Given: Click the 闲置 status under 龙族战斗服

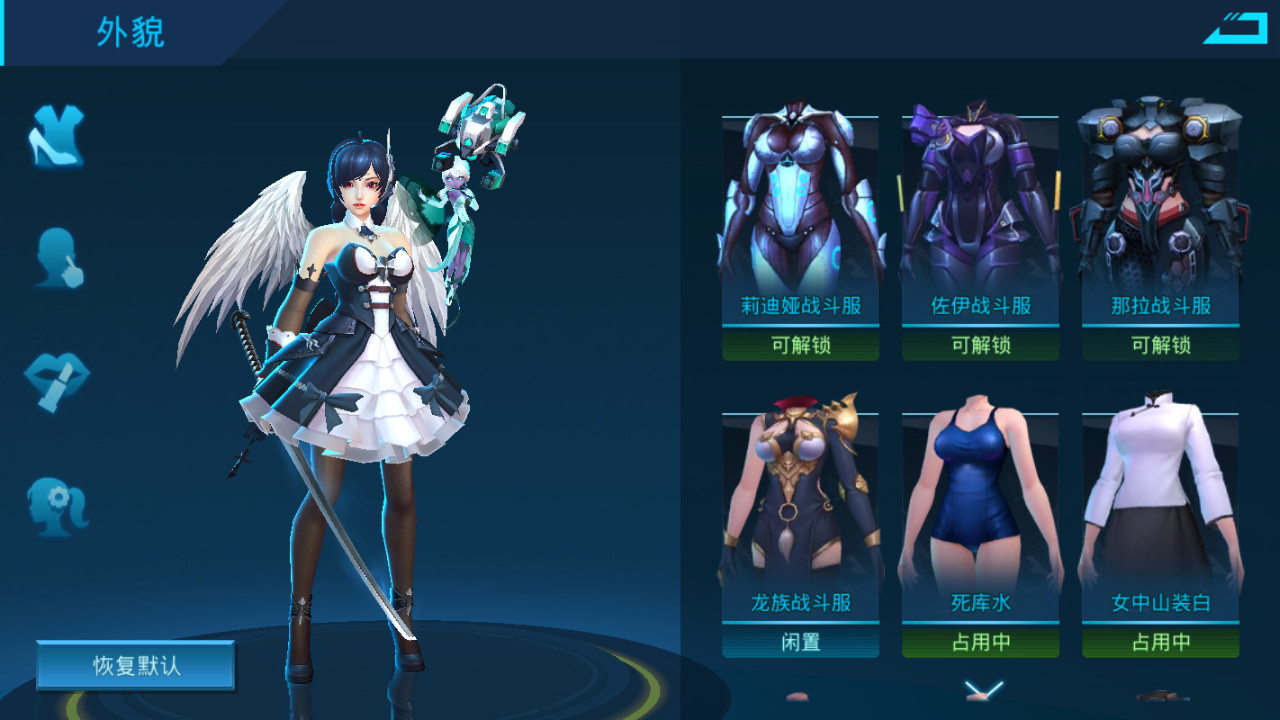Looking at the screenshot, I should pyautogui.click(x=801, y=642).
